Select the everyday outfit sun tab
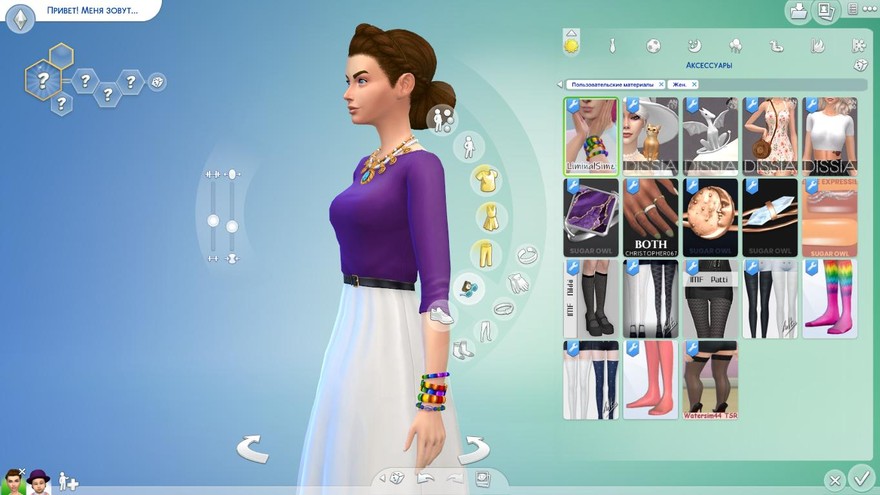880x495 pixels. pyautogui.click(x=572, y=45)
